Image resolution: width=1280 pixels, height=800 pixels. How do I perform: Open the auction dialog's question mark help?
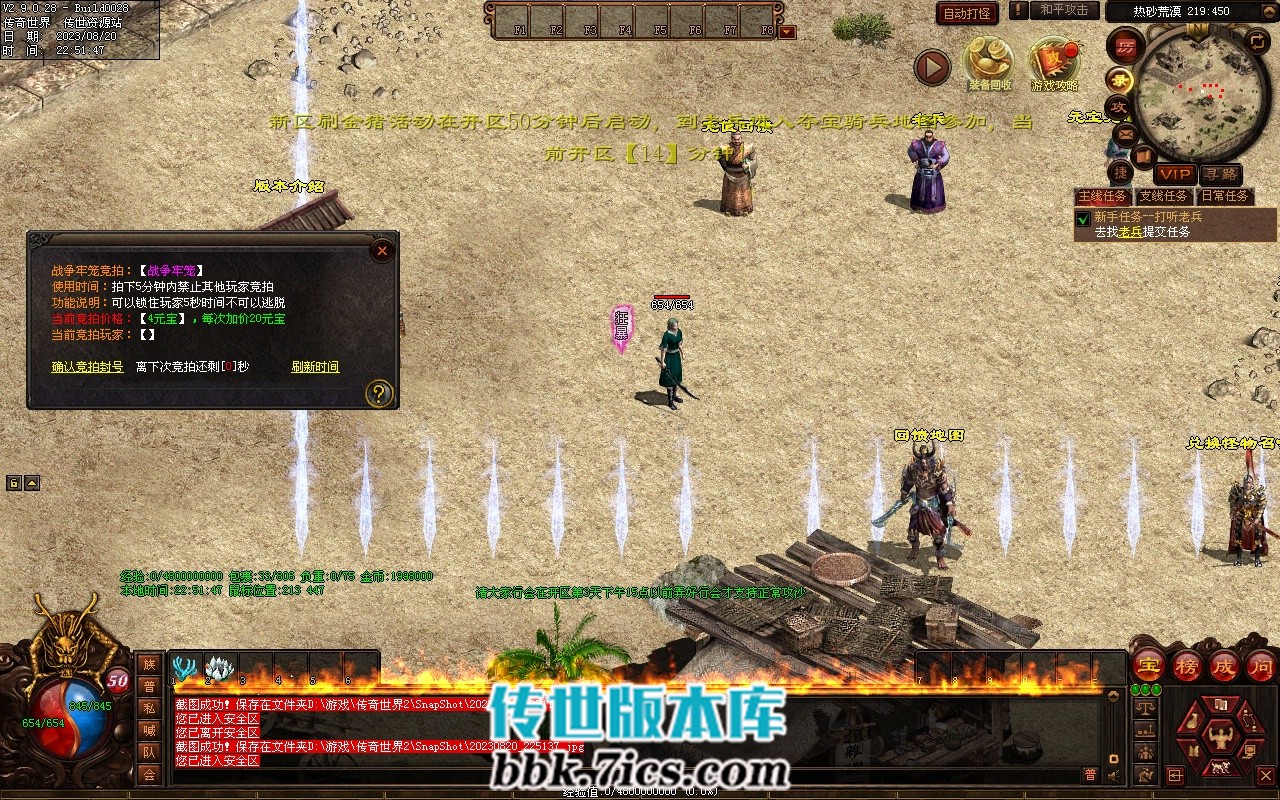[x=378, y=393]
